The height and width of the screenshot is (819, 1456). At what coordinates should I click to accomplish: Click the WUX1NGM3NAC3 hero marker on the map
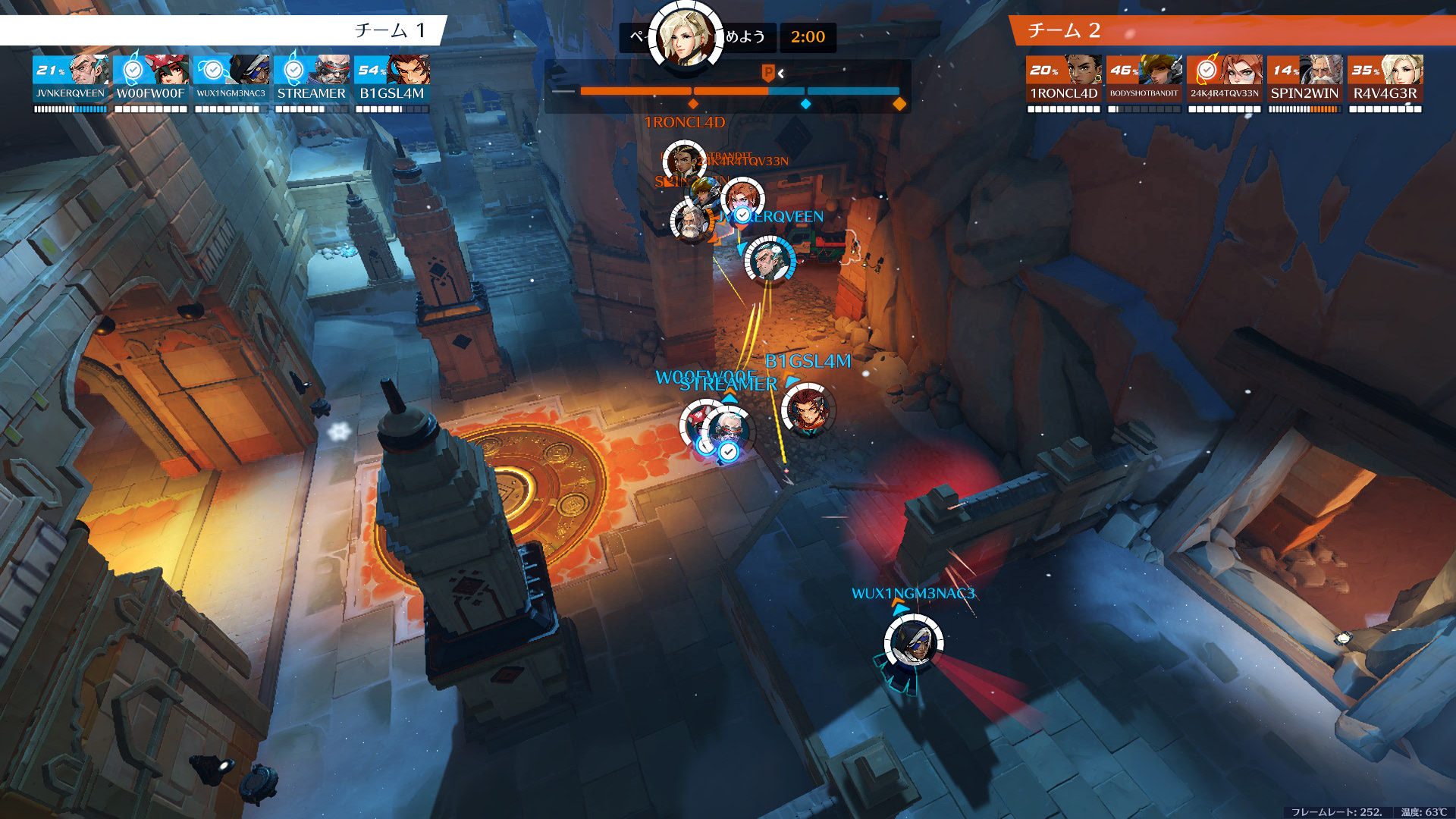point(913,642)
